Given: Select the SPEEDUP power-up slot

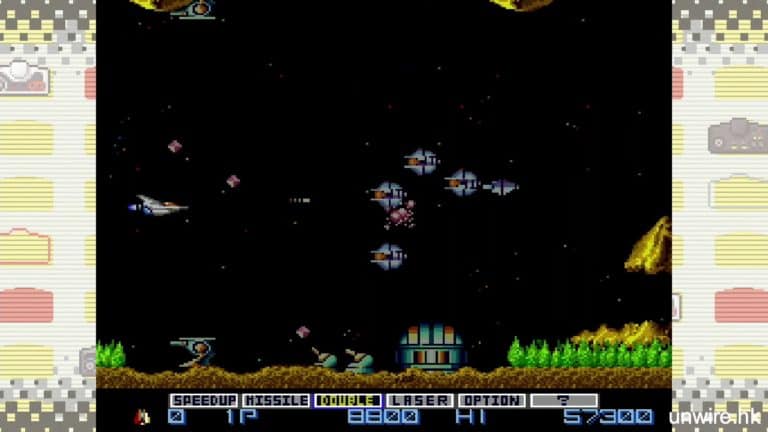Looking at the screenshot, I should click(204, 400).
